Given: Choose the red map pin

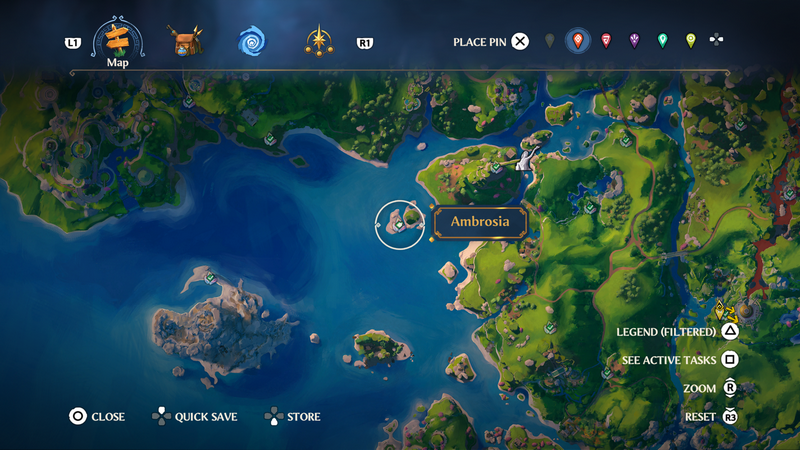Looking at the screenshot, I should (x=606, y=41).
